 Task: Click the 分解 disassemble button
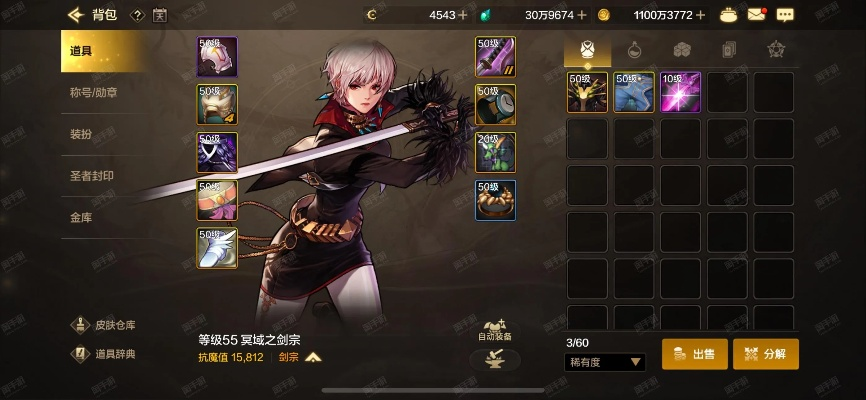tap(766, 354)
